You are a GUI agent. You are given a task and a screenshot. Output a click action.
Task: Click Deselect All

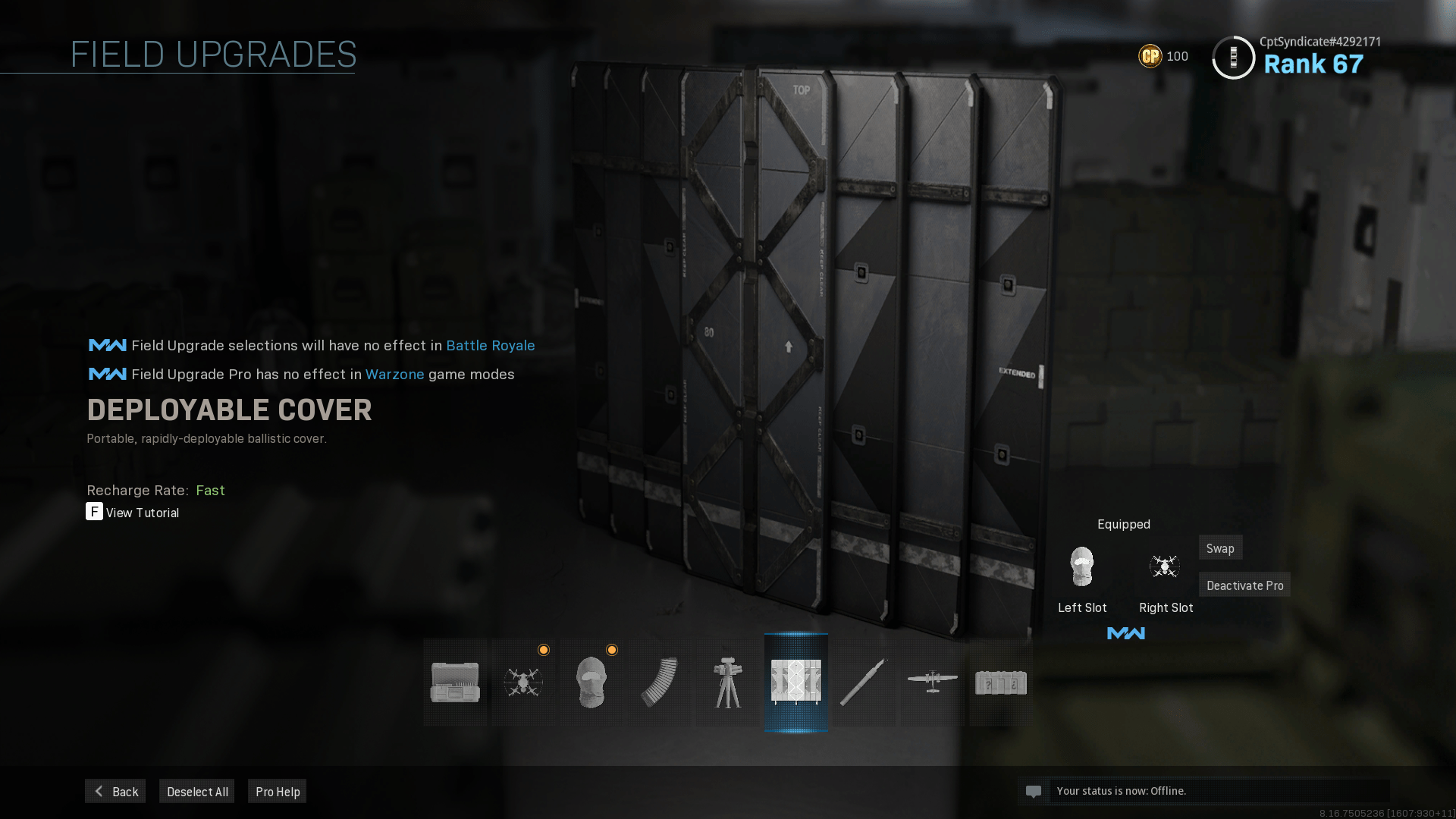tap(197, 791)
